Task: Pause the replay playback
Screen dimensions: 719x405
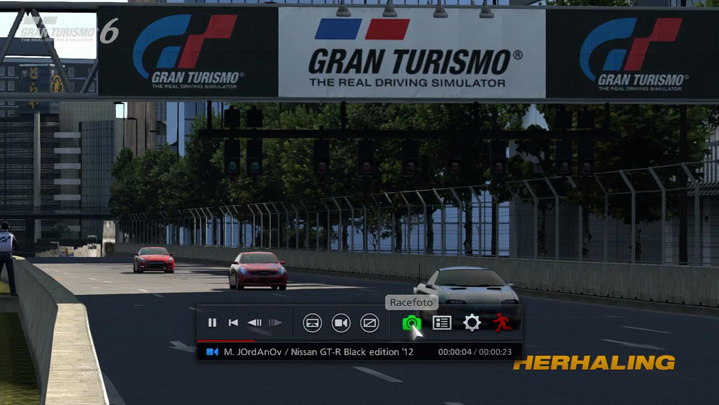Action: click(x=212, y=323)
